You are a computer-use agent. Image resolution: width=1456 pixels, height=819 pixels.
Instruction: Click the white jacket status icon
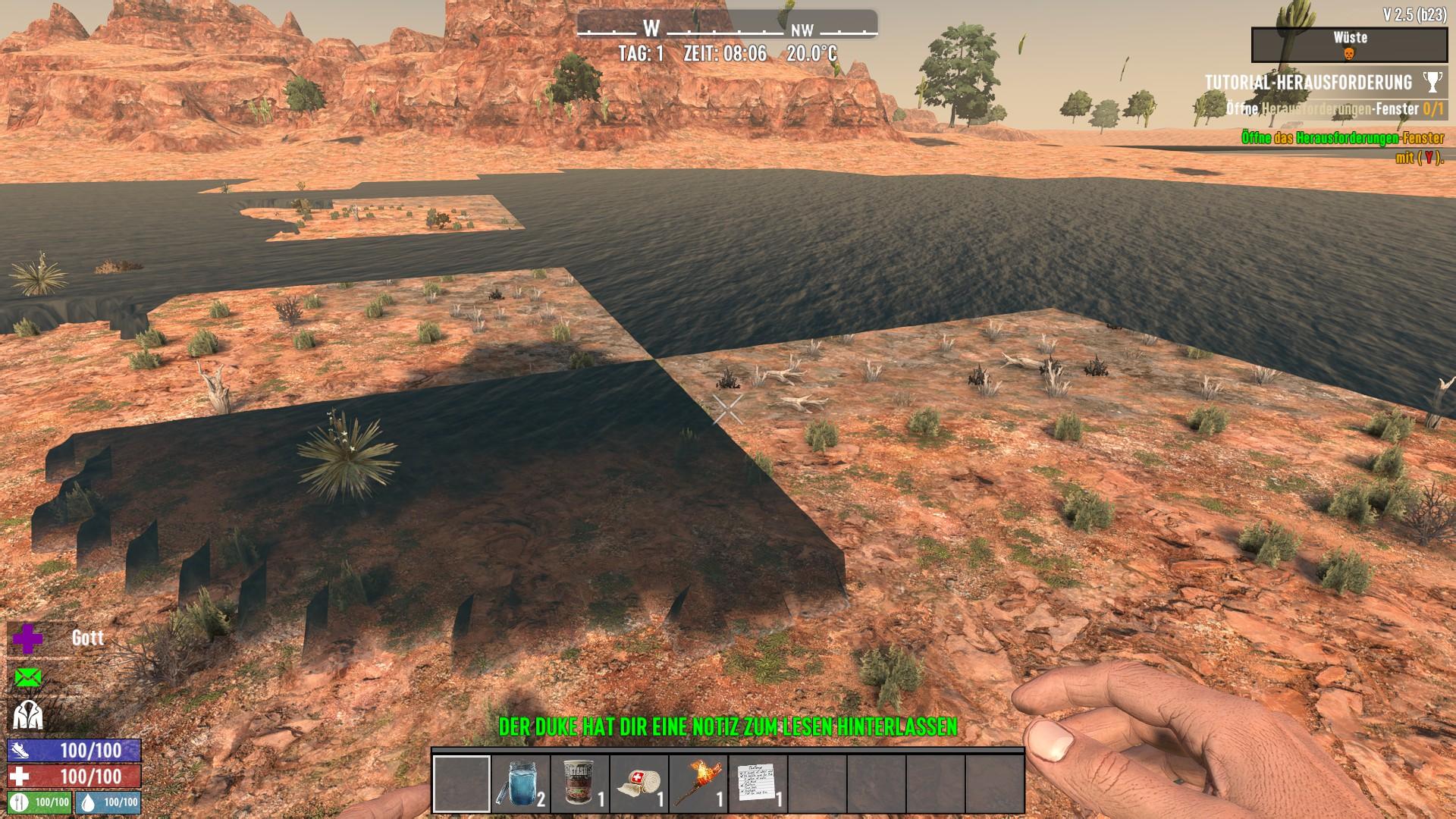(x=28, y=715)
